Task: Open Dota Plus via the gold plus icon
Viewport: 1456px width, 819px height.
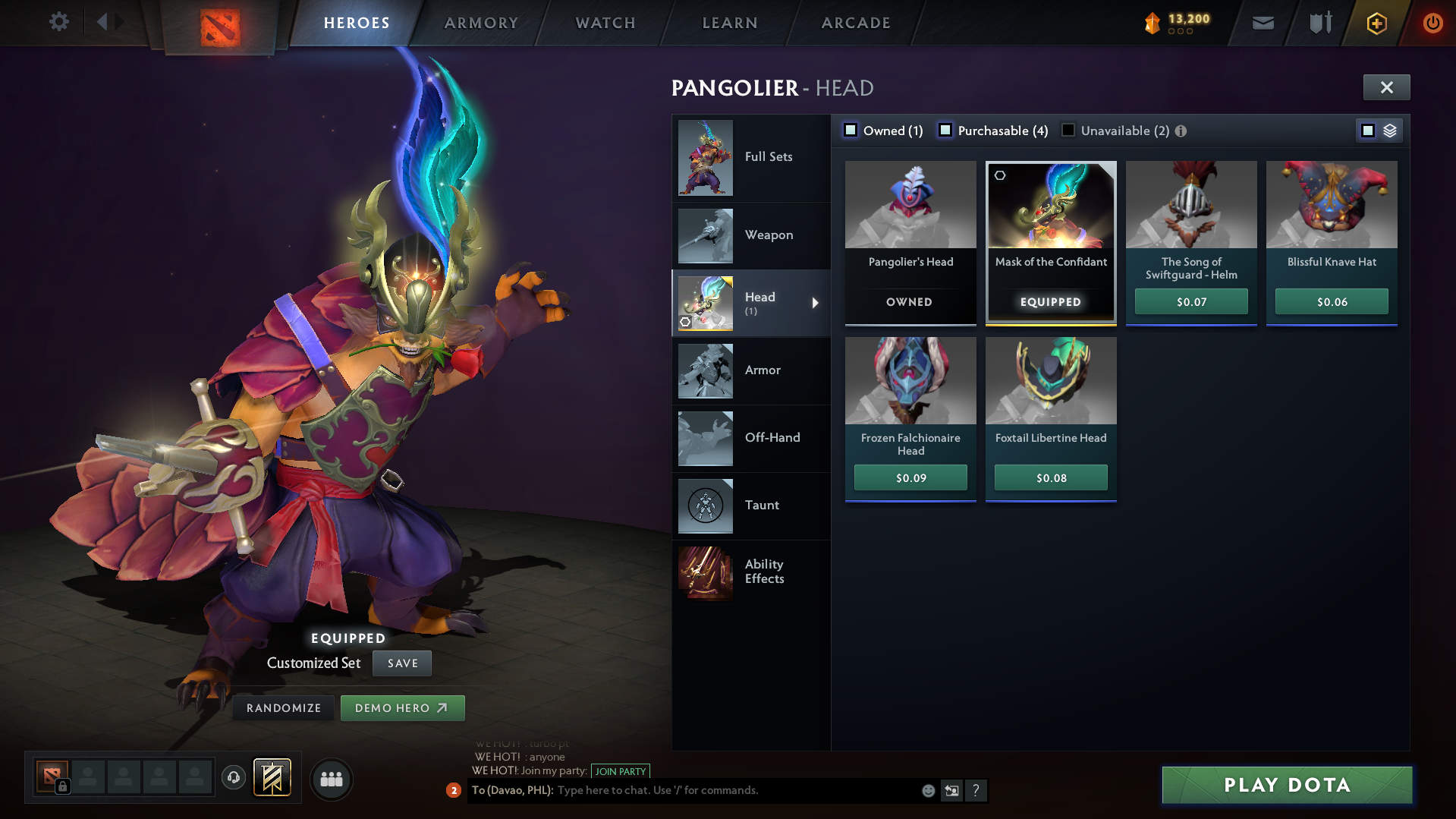Action: [x=1376, y=23]
